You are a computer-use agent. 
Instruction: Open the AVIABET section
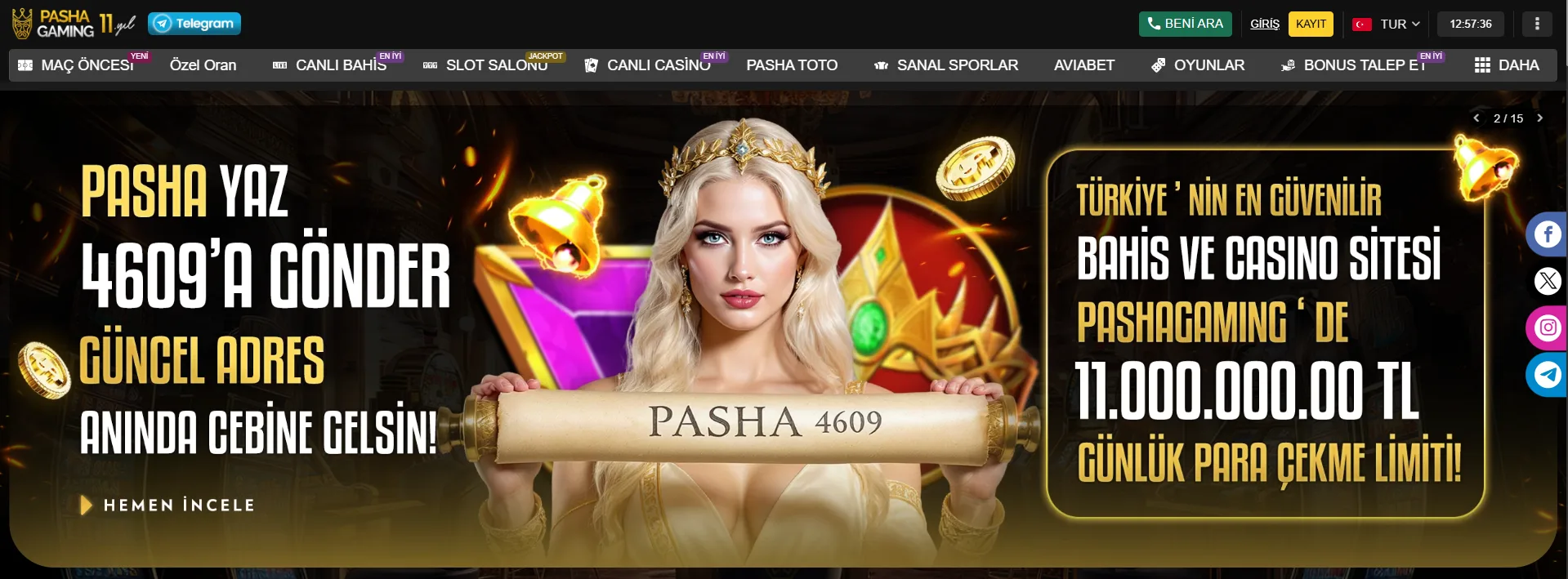click(1083, 65)
